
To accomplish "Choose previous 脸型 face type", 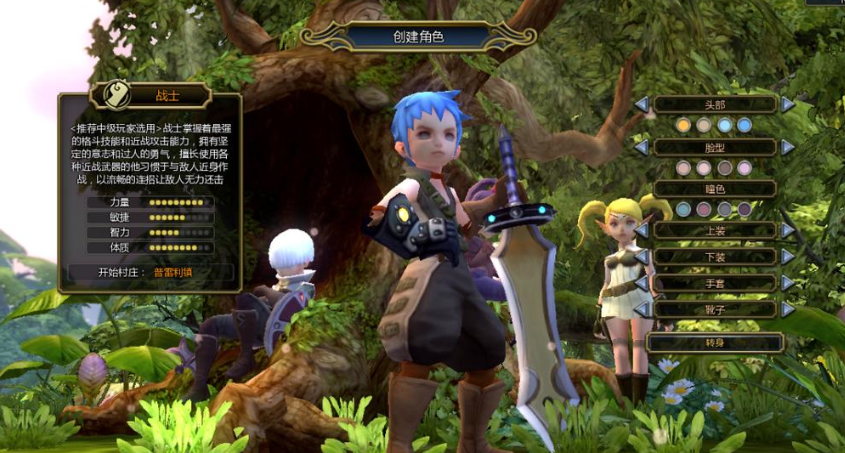I will tap(641, 147).
